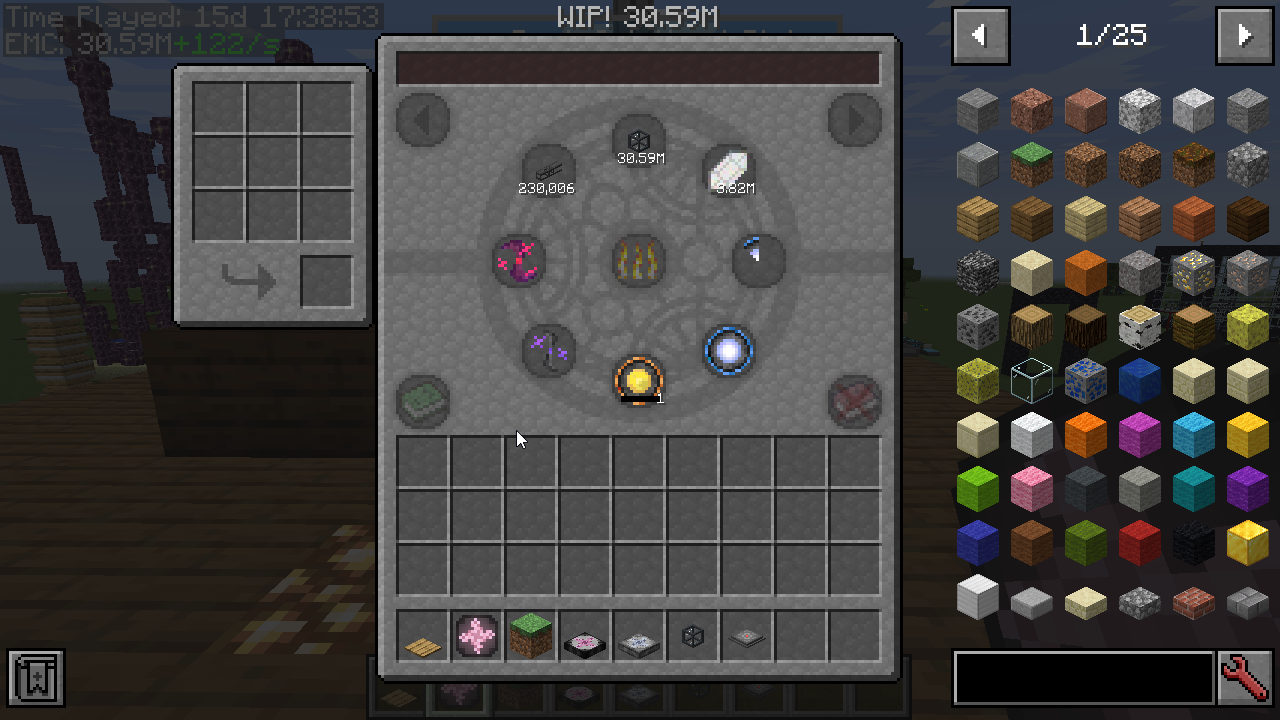The image size is (1280, 720).
Task: Show the next transmutation page
Action: pyautogui.click(x=854, y=120)
